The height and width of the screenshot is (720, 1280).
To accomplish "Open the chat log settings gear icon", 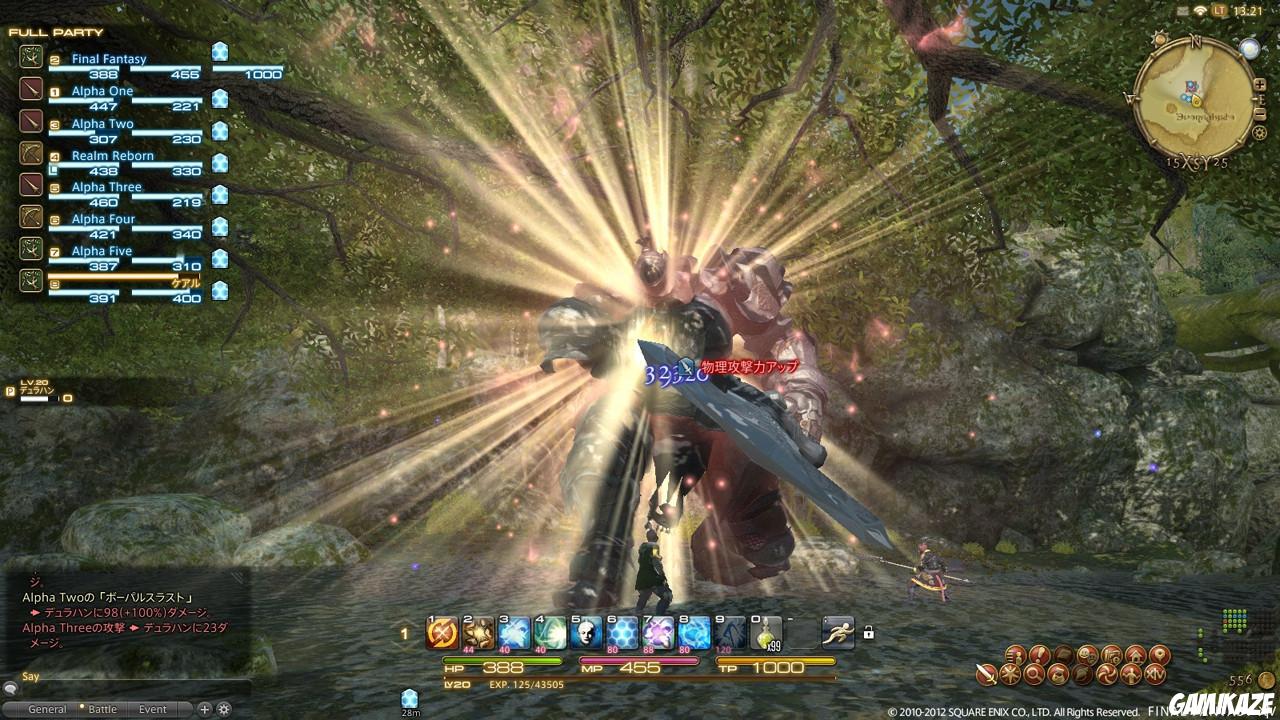I will click(x=226, y=709).
